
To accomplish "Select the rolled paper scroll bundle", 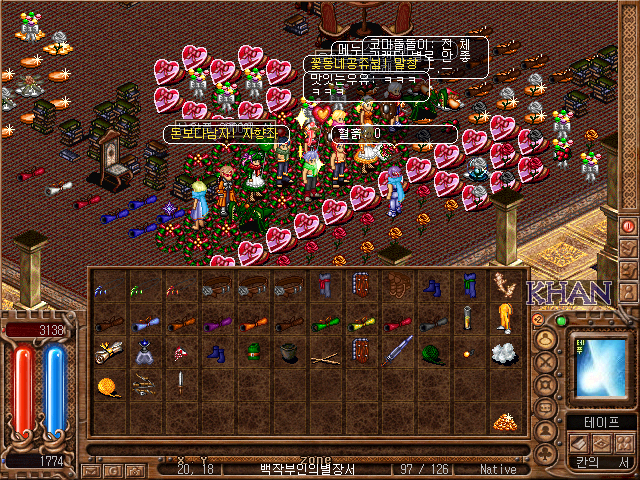I will [x=108, y=353].
